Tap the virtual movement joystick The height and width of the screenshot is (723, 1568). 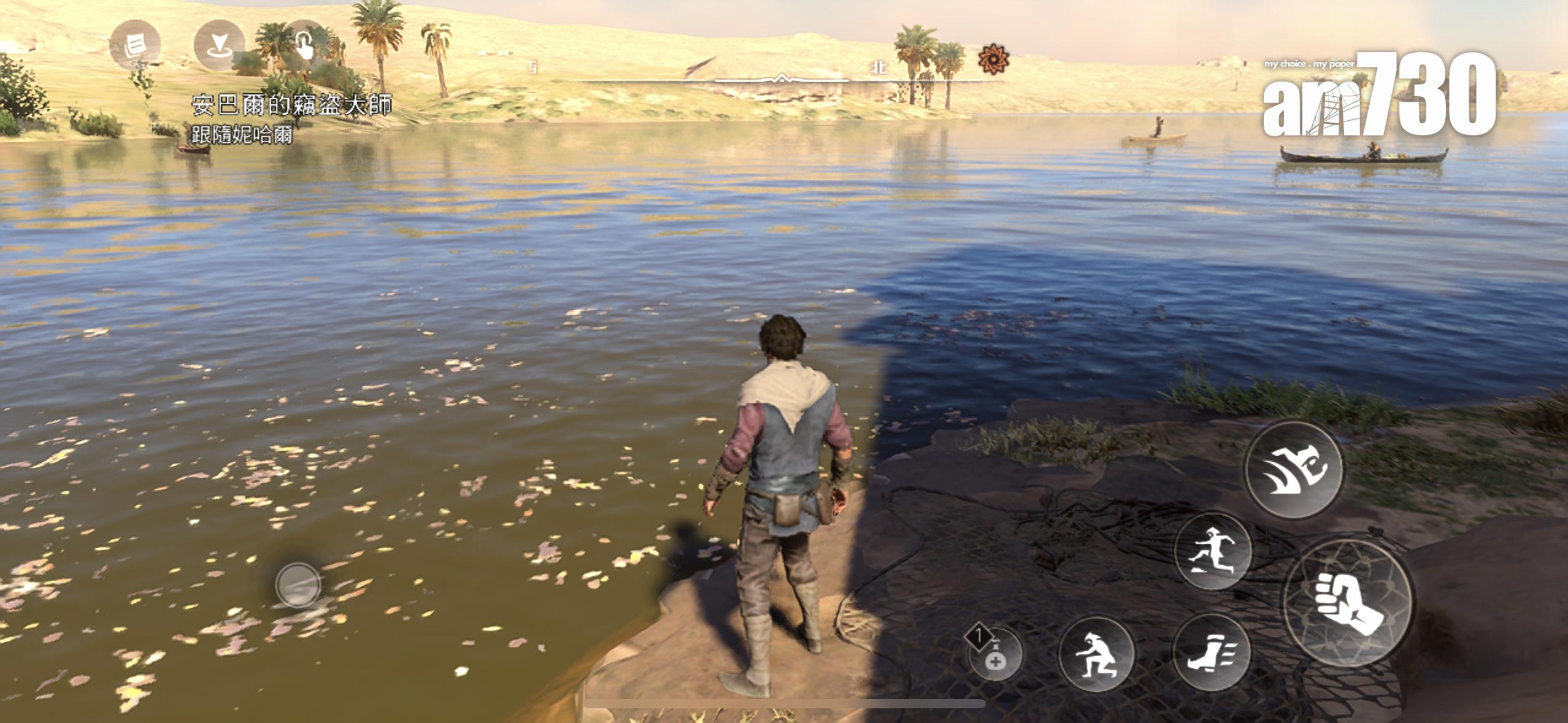tap(298, 584)
